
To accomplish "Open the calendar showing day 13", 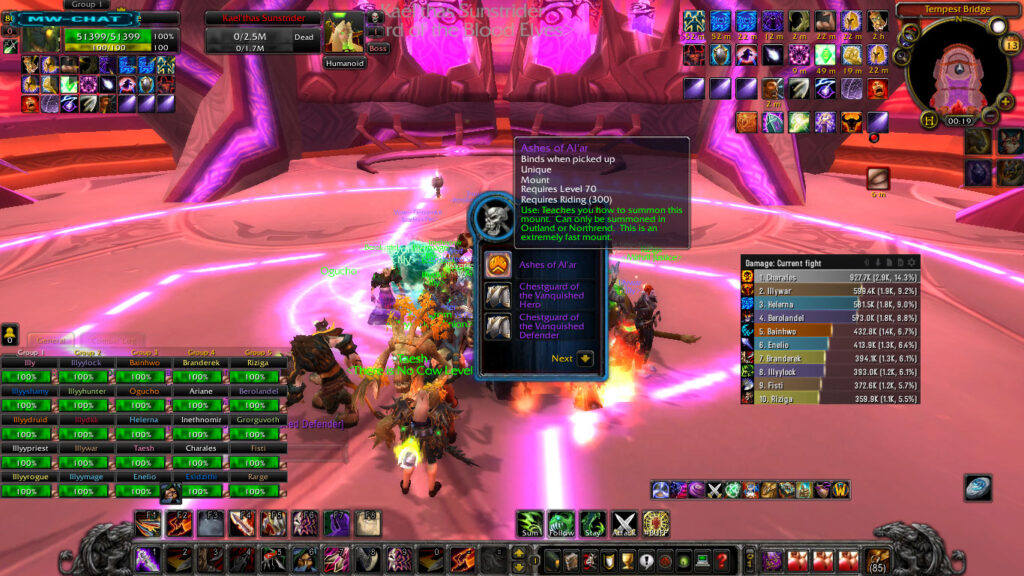I will [x=1011, y=43].
